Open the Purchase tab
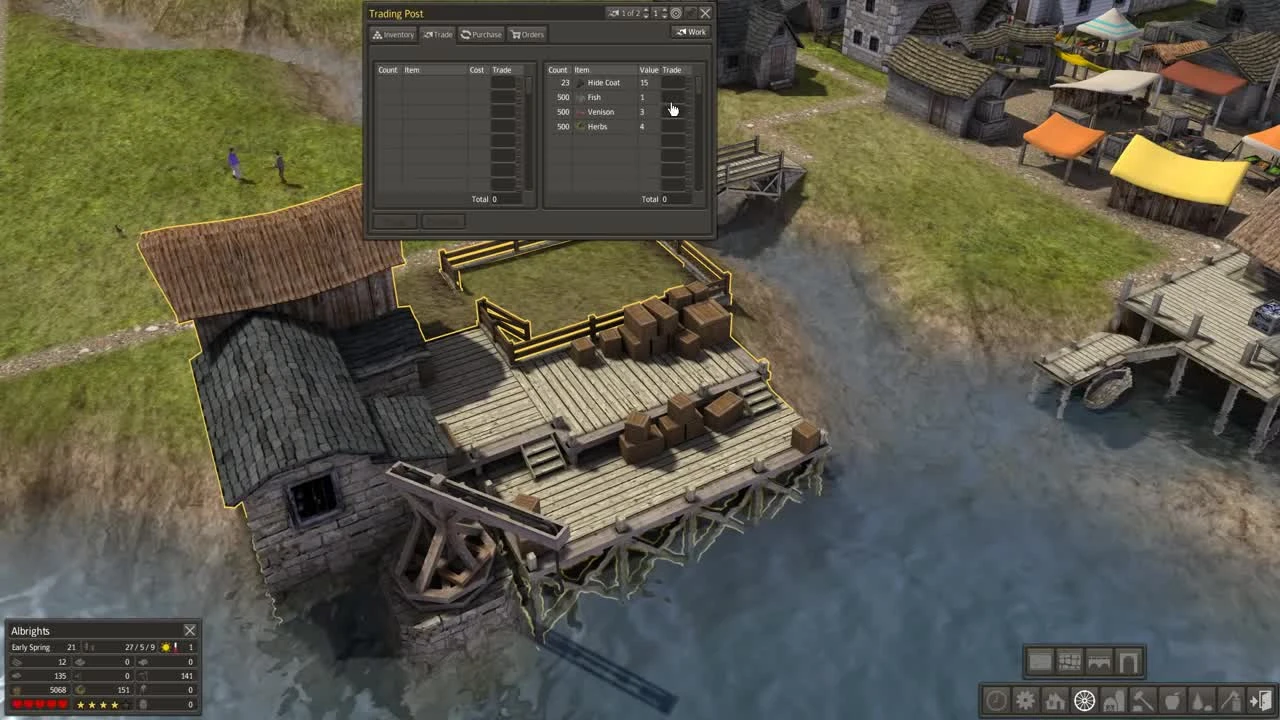Screen dimensions: 1280x720 (481, 34)
